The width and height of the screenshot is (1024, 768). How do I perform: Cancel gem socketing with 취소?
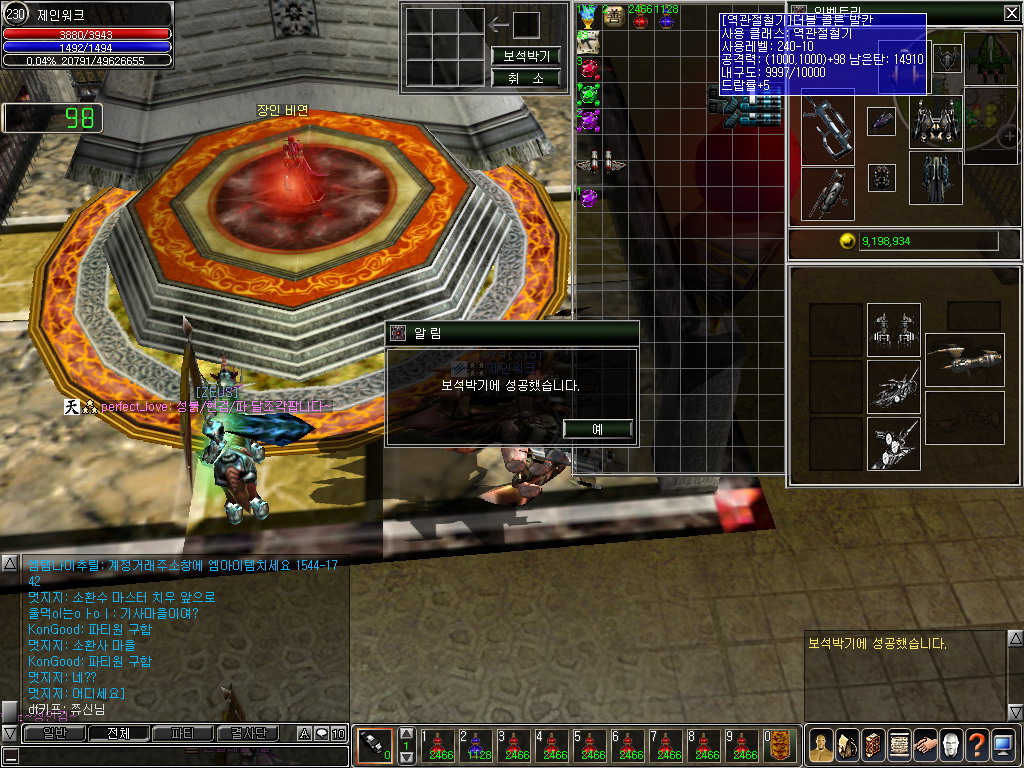525,77
